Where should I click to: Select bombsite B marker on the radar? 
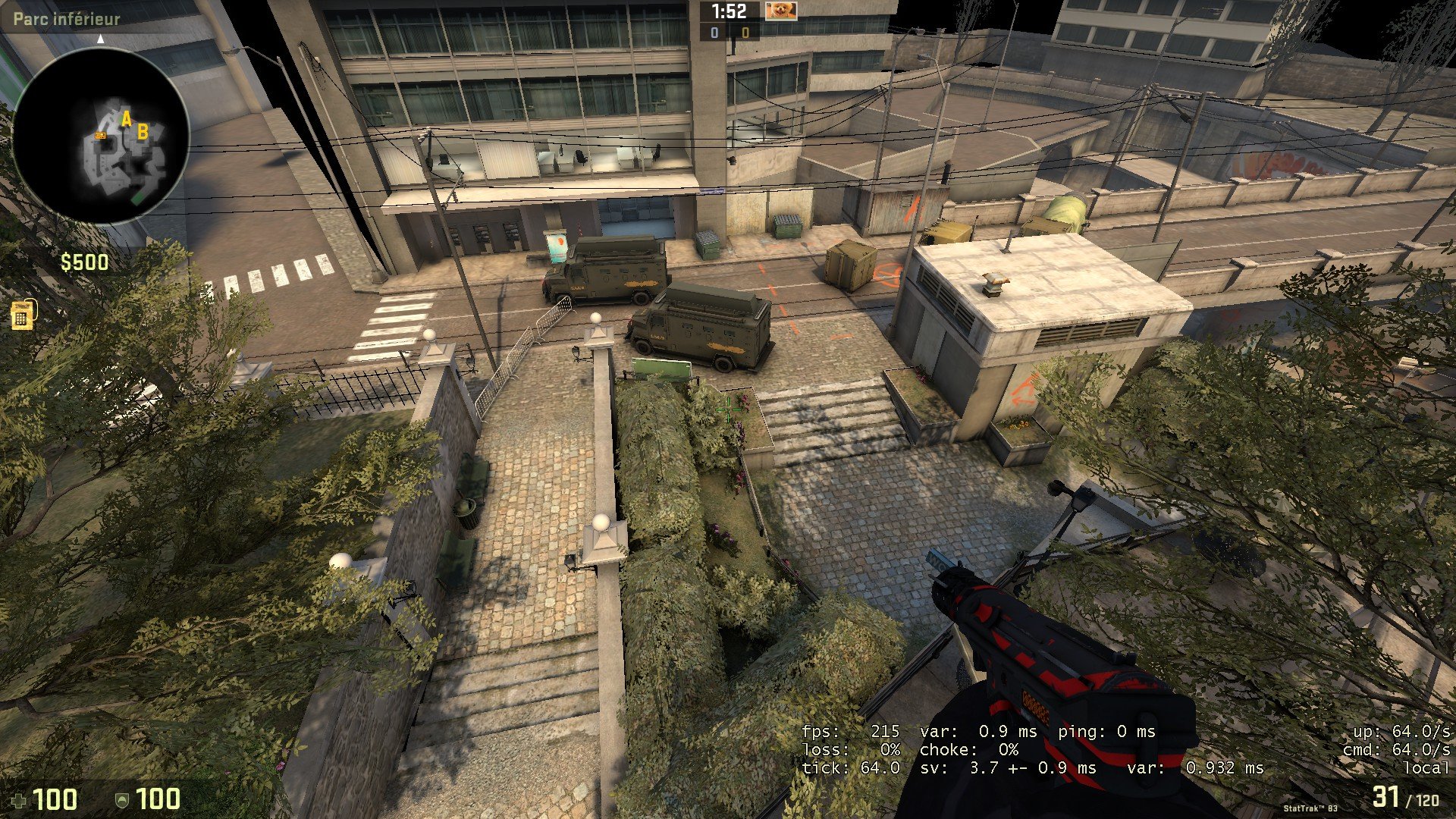(x=142, y=133)
